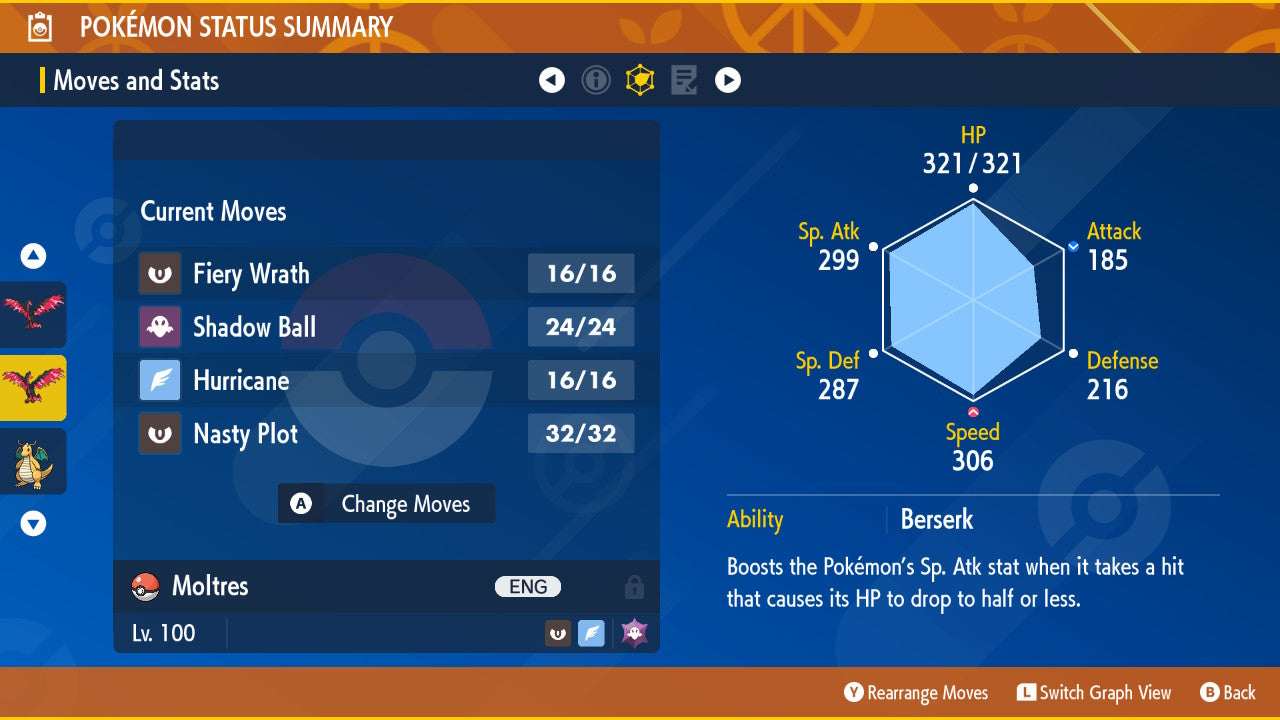This screenshot has width=1280, height=720.
Task: Show the previous Pokémon with up arrow
Action: (33, 257)
